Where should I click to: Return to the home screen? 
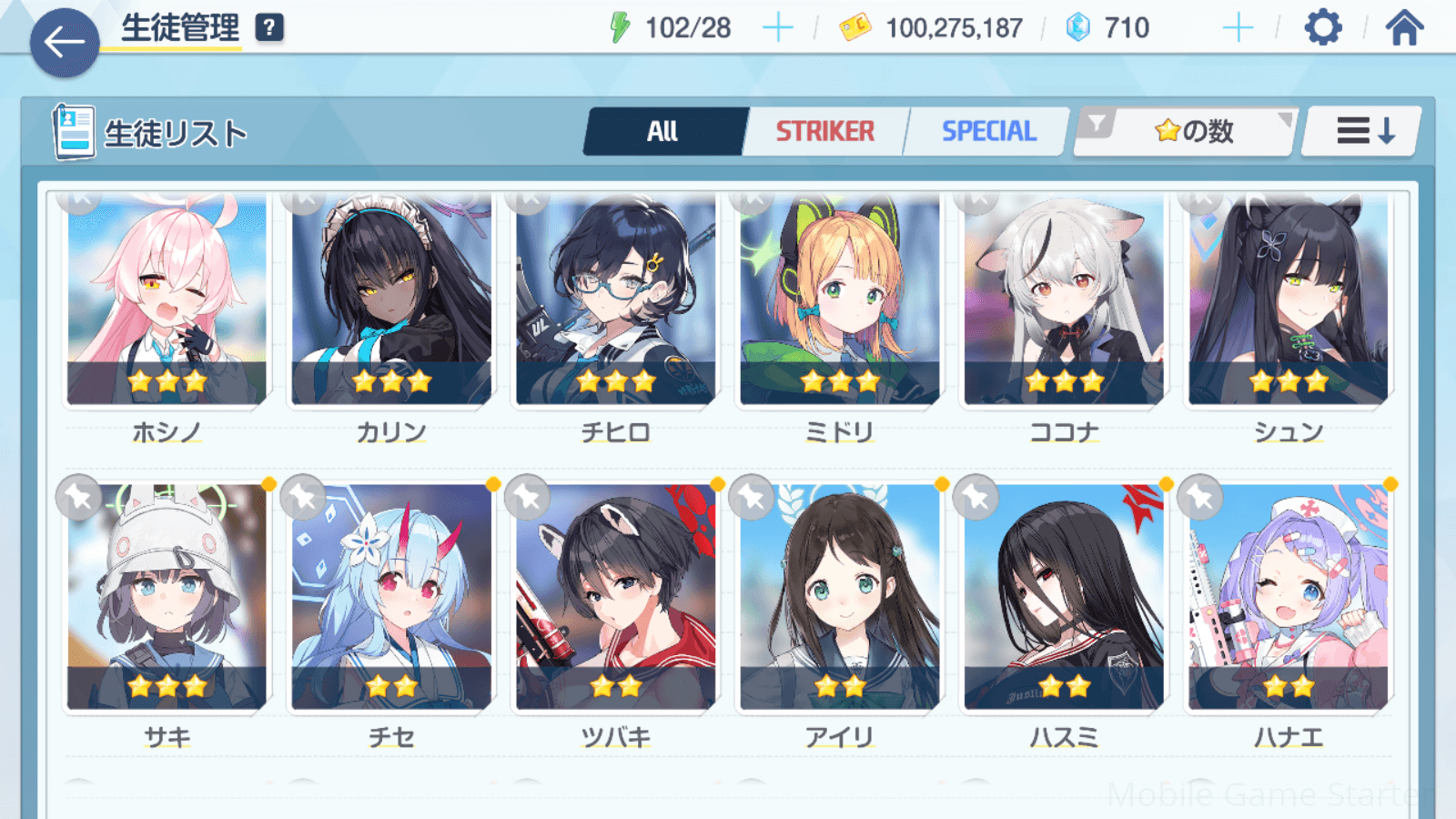pos(1404,28)
